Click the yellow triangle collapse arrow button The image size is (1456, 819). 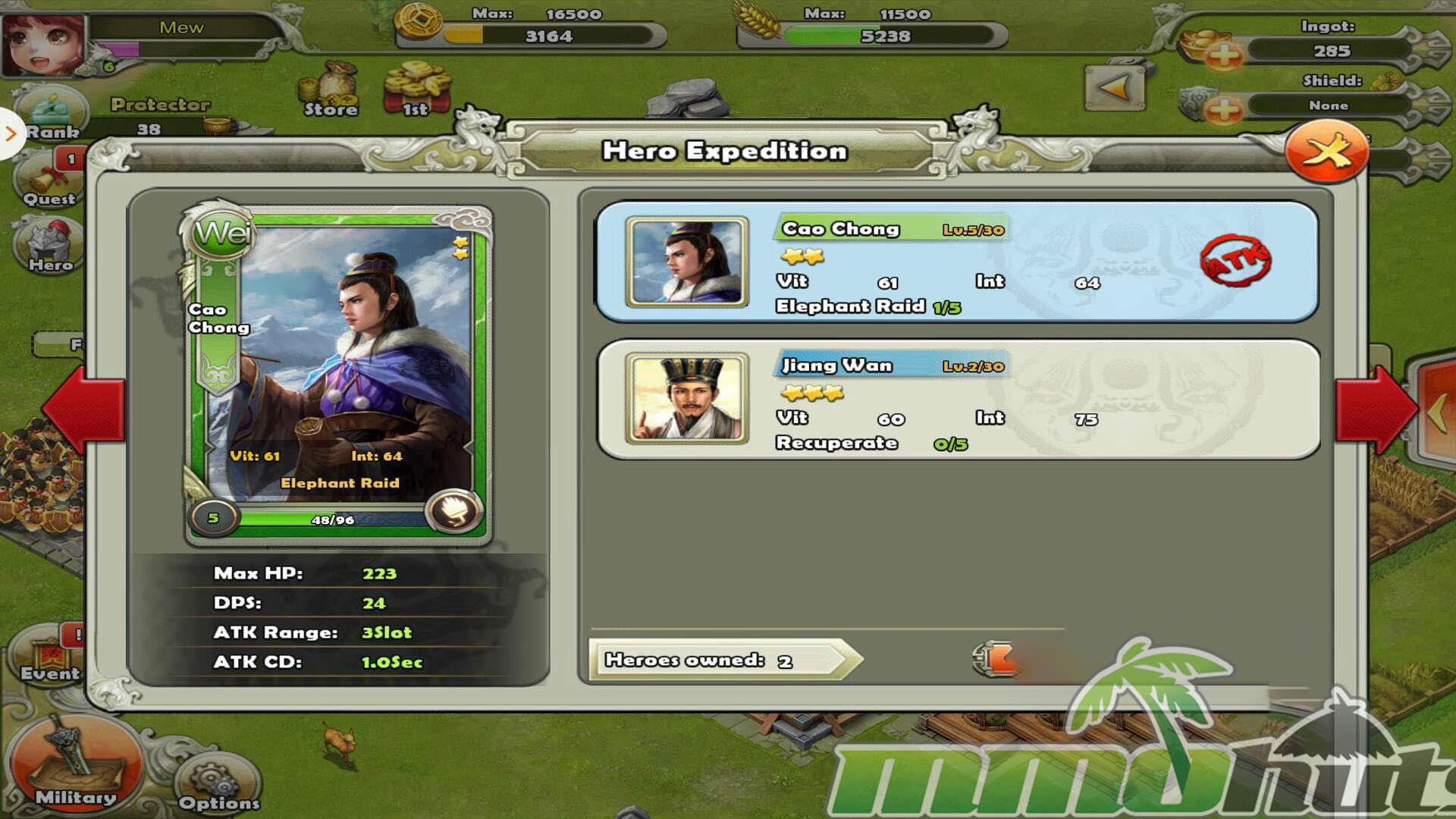(x=1114, y=89)
